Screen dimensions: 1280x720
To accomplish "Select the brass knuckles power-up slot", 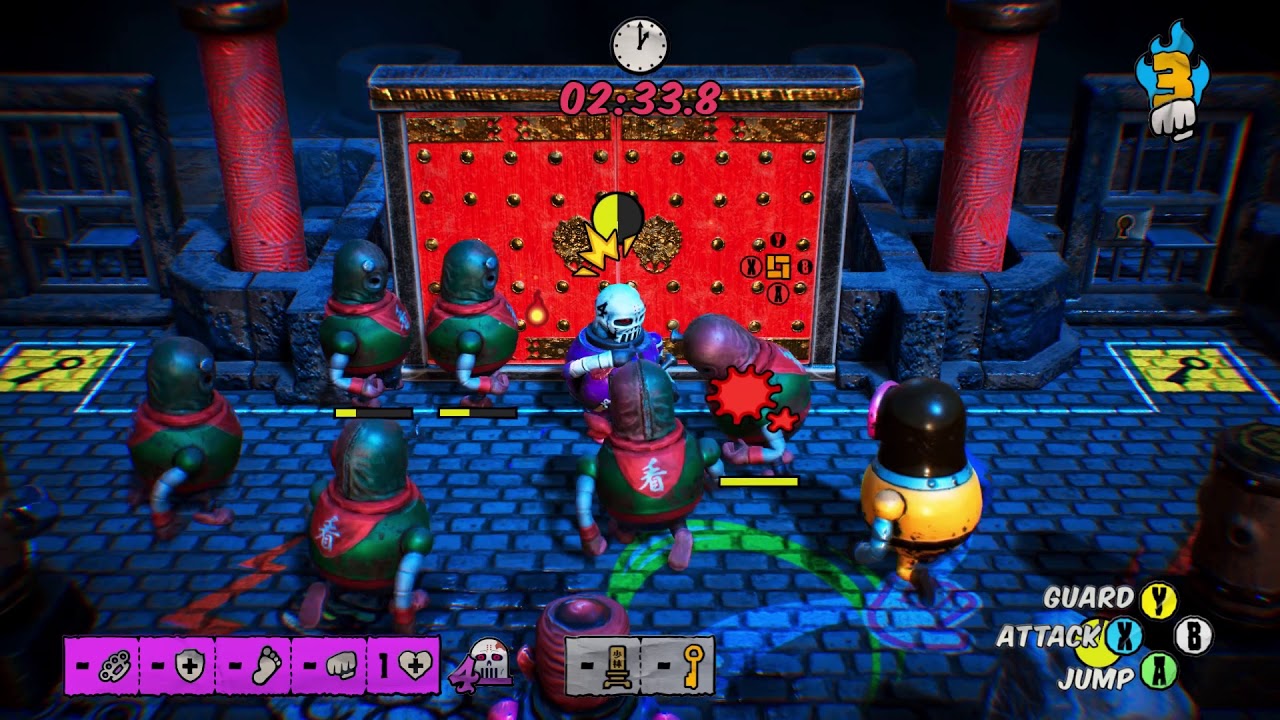I will [x=102, y=666].
